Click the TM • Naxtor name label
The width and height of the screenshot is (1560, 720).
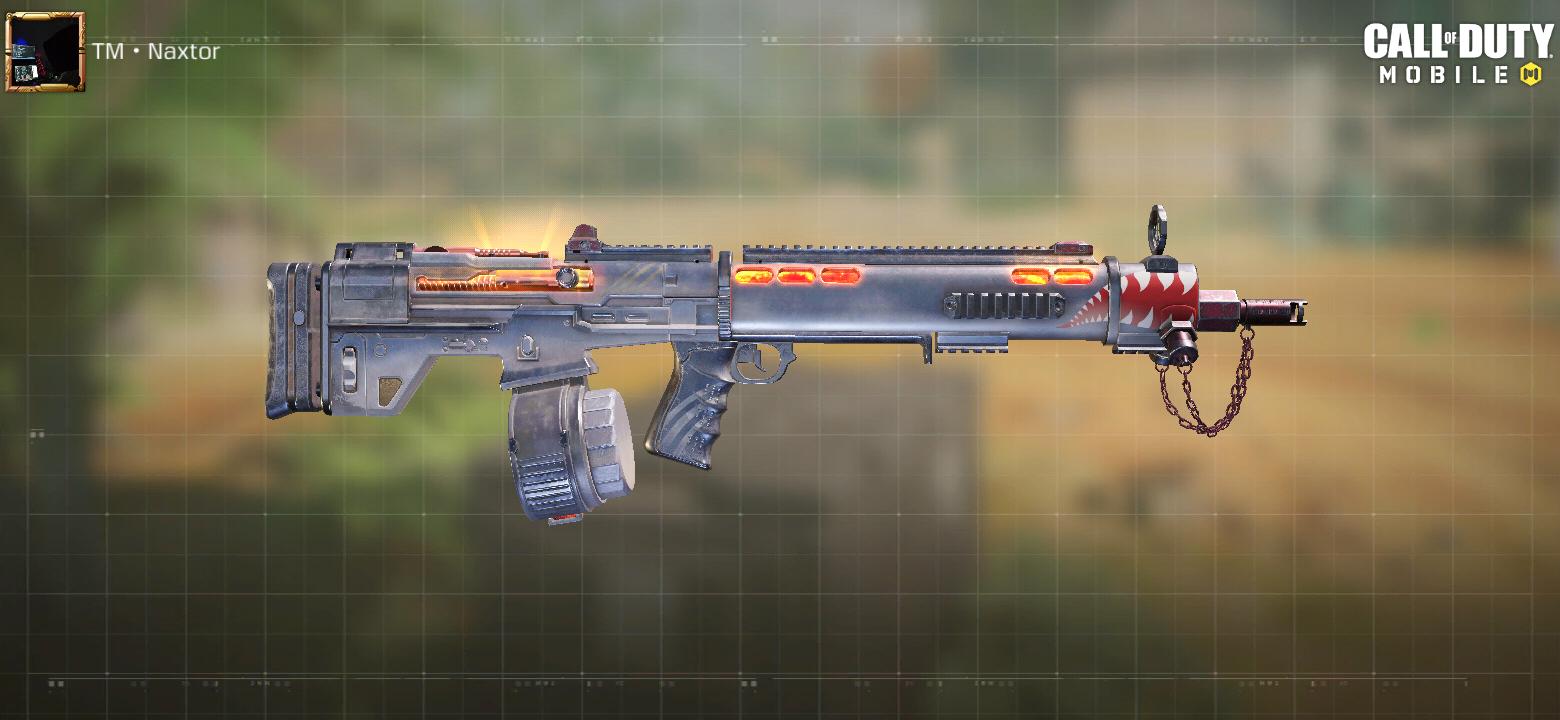pyautogui.click(x=155, y=51)
